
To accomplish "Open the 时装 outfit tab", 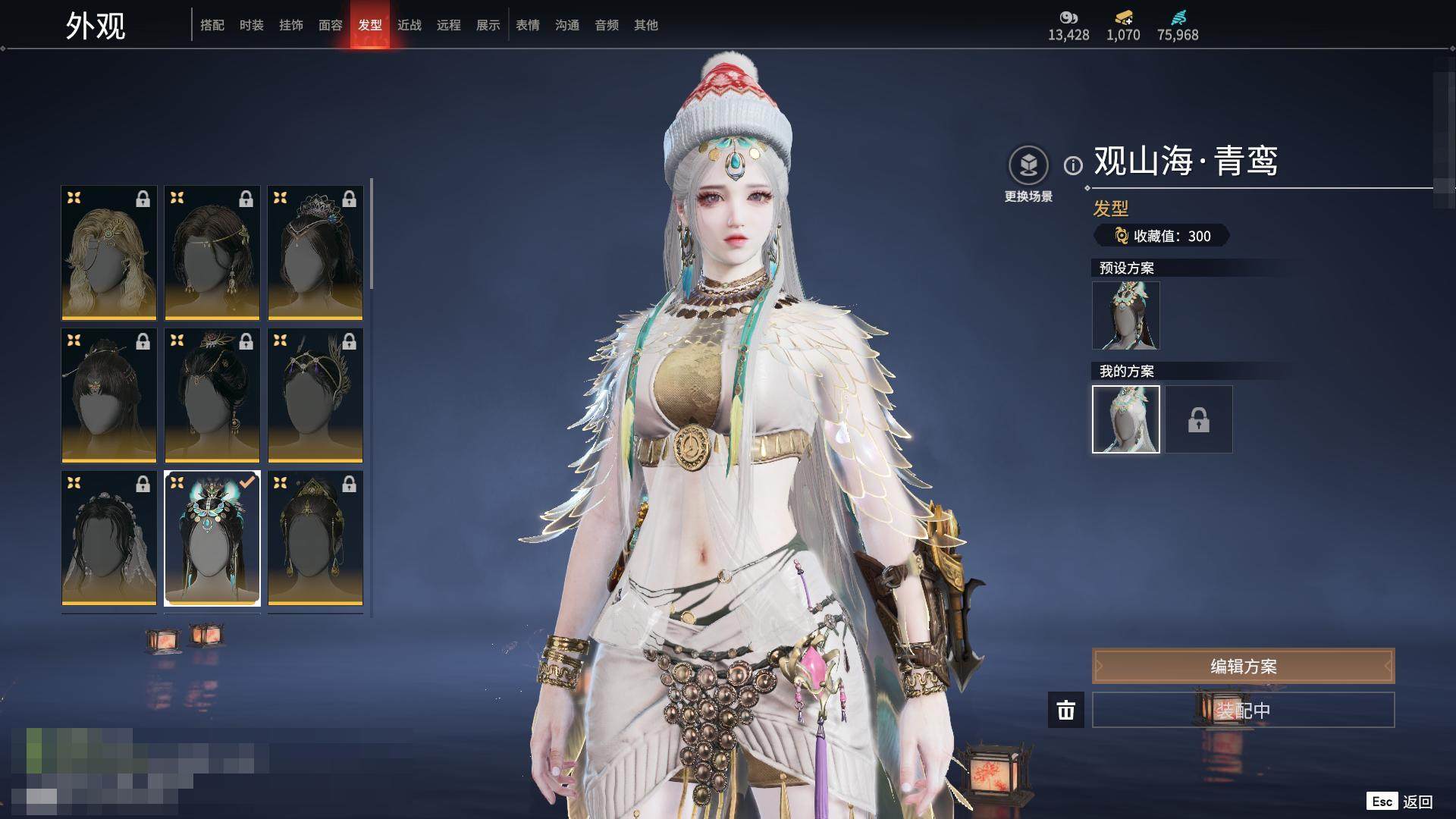I will pyautogui.click(x=252, y=25).
